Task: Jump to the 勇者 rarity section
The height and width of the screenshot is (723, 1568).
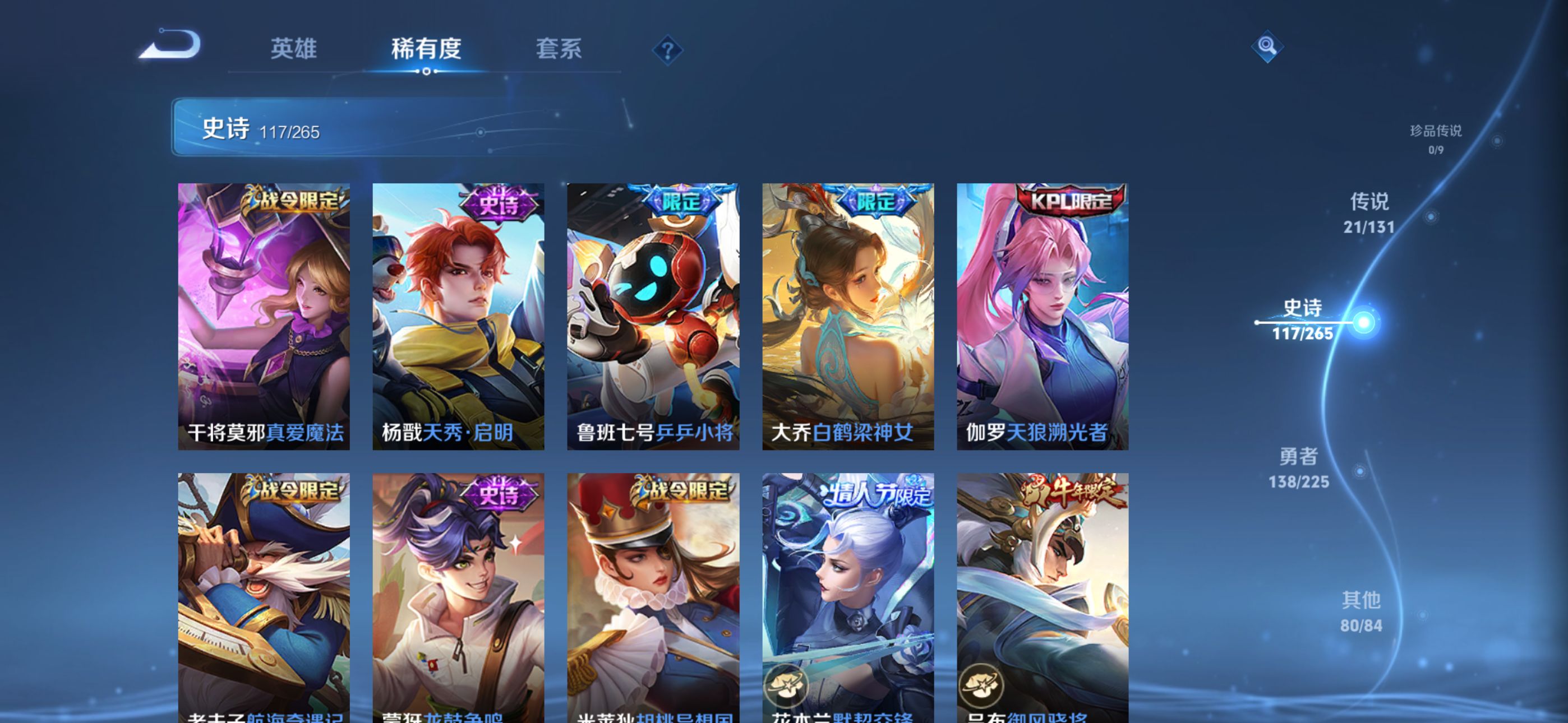Action: [x=1298, y=468]
